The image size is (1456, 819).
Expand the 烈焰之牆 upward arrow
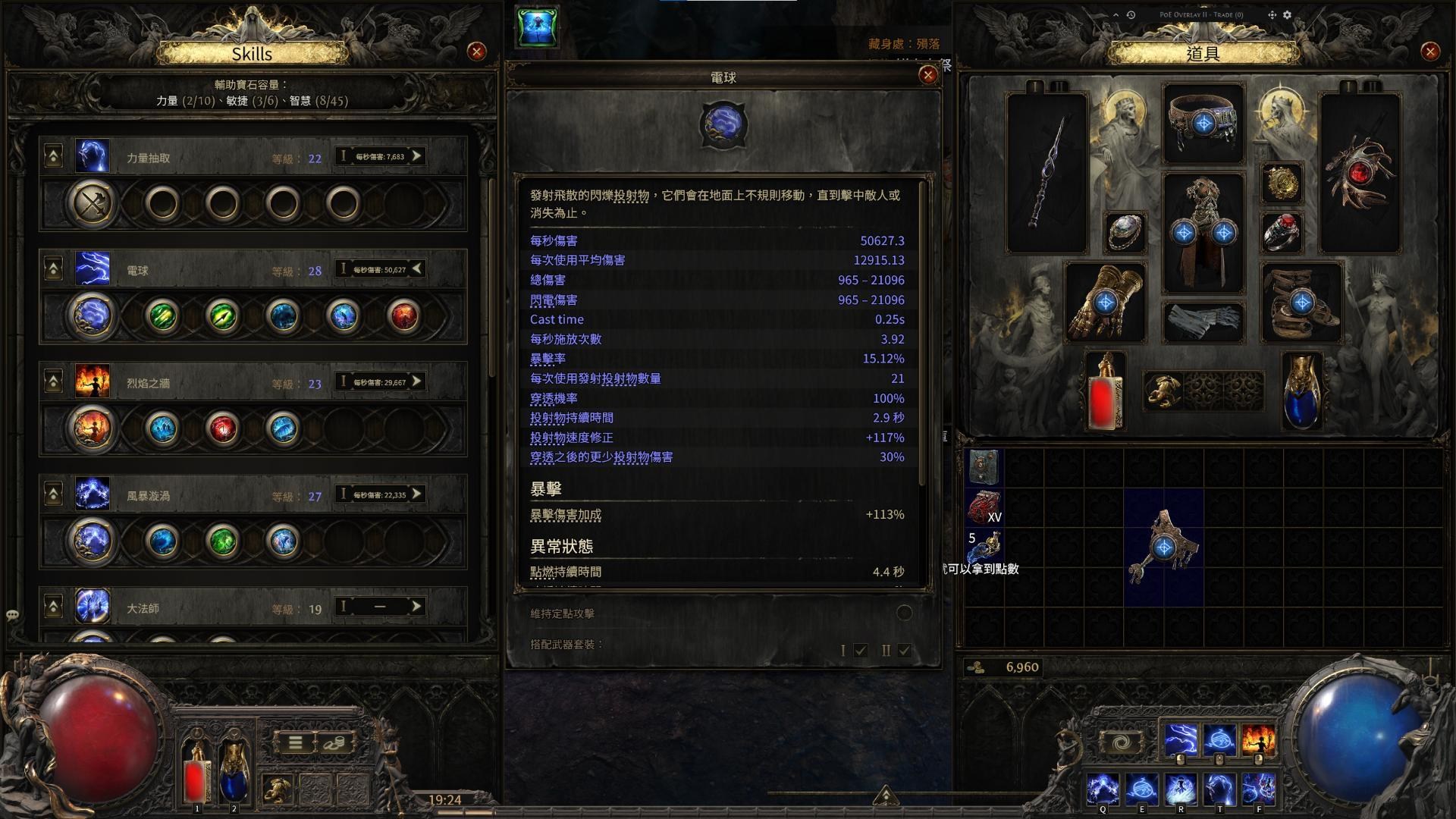click(52, 379)
